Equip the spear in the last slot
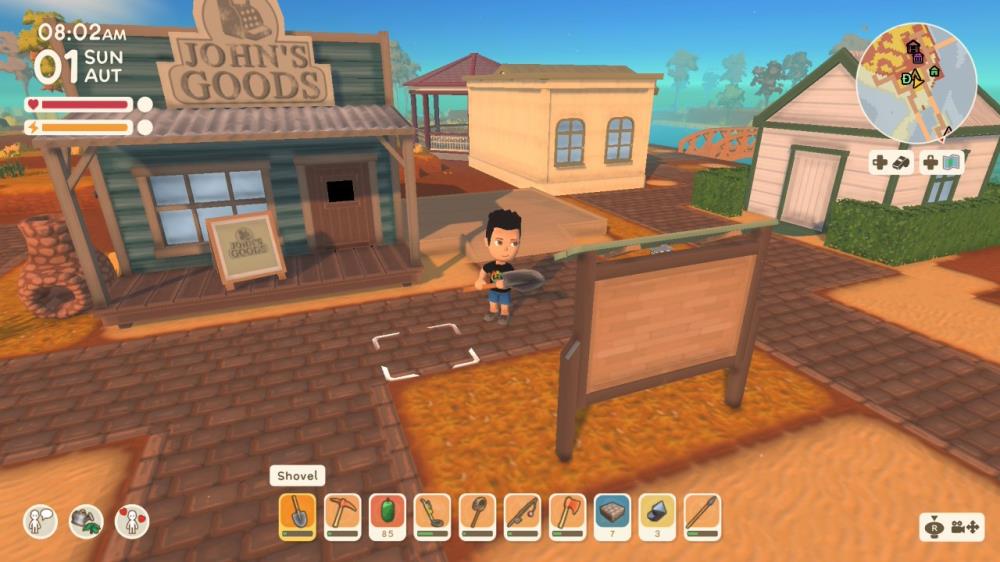This screenshot has width=1000, height=562. (702, 515)
